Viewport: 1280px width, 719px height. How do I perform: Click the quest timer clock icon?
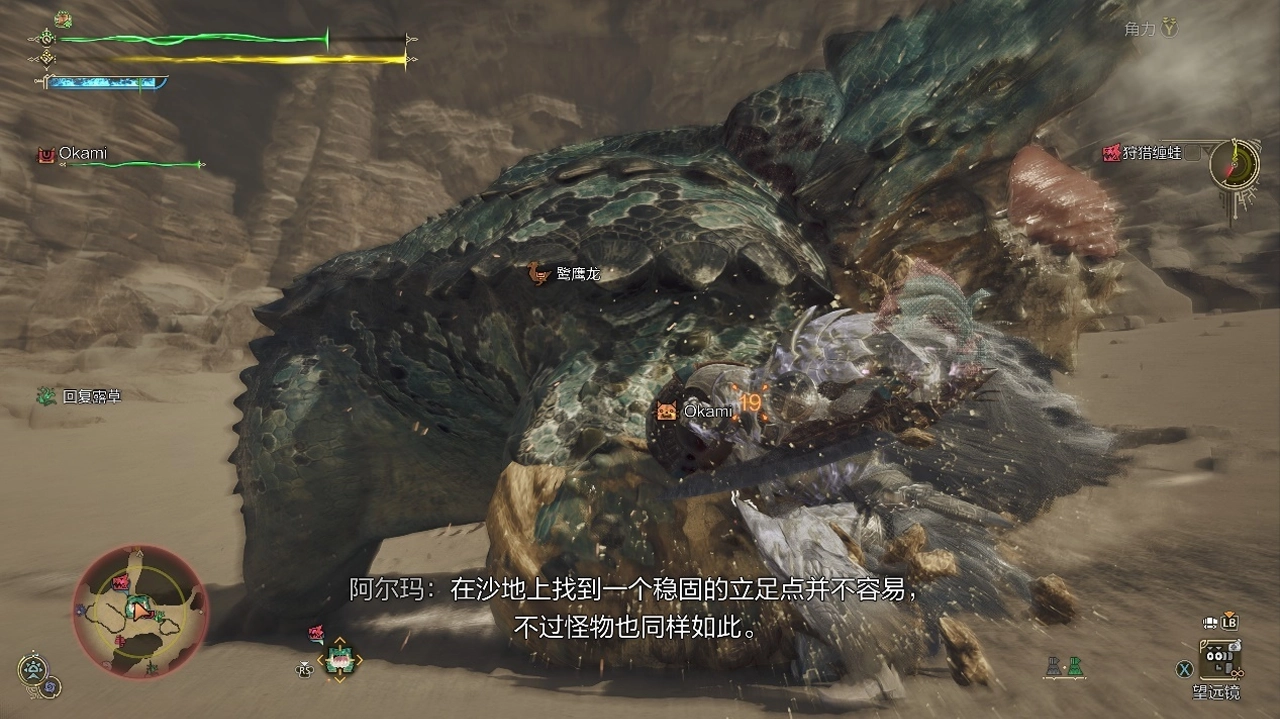tap(1233, 163)
